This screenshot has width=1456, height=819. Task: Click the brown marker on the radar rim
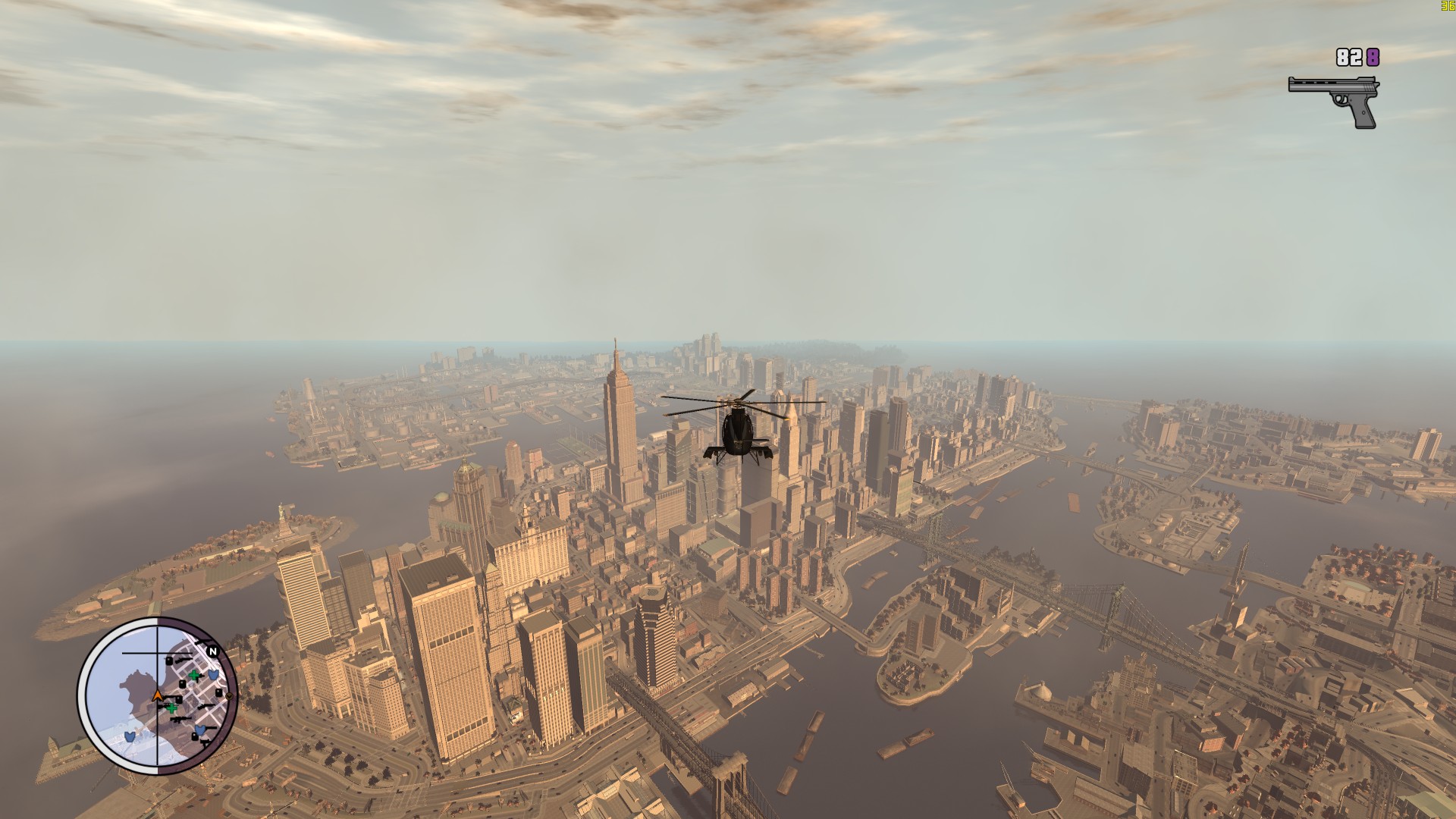point(229,695)
